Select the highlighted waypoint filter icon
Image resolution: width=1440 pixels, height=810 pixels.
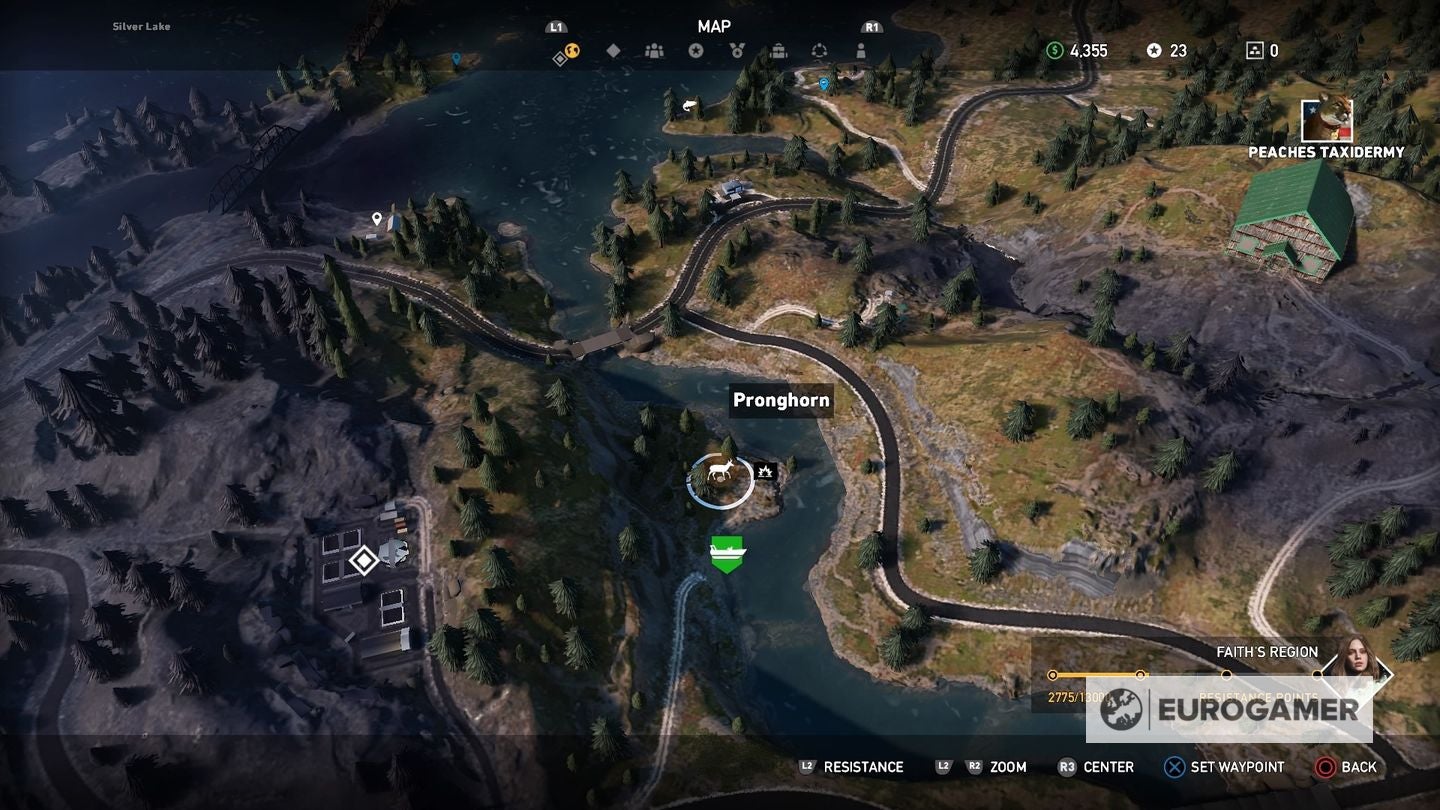pos(568,51)
